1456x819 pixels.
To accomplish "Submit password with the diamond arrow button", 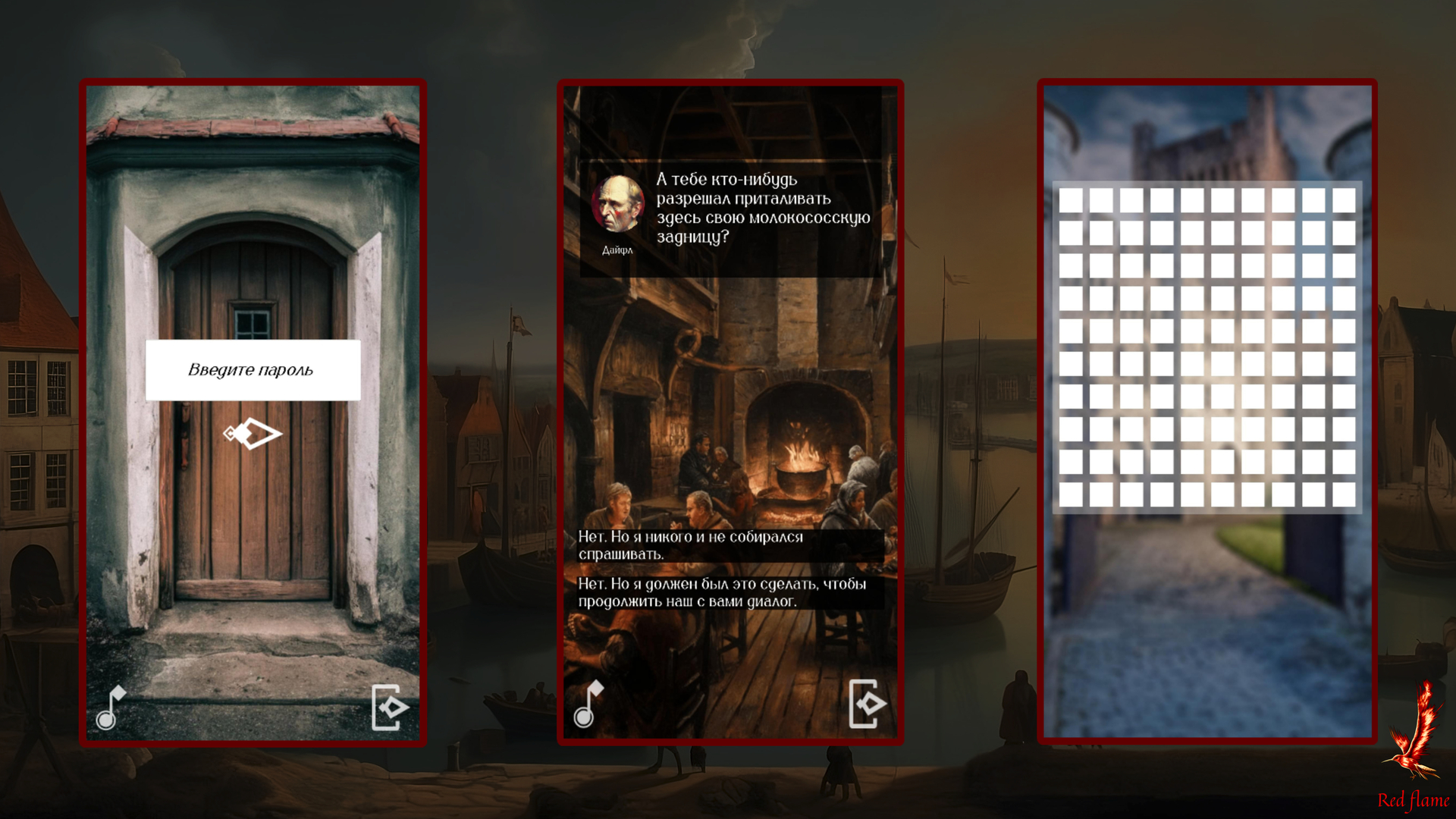I will tap(253, 434).
